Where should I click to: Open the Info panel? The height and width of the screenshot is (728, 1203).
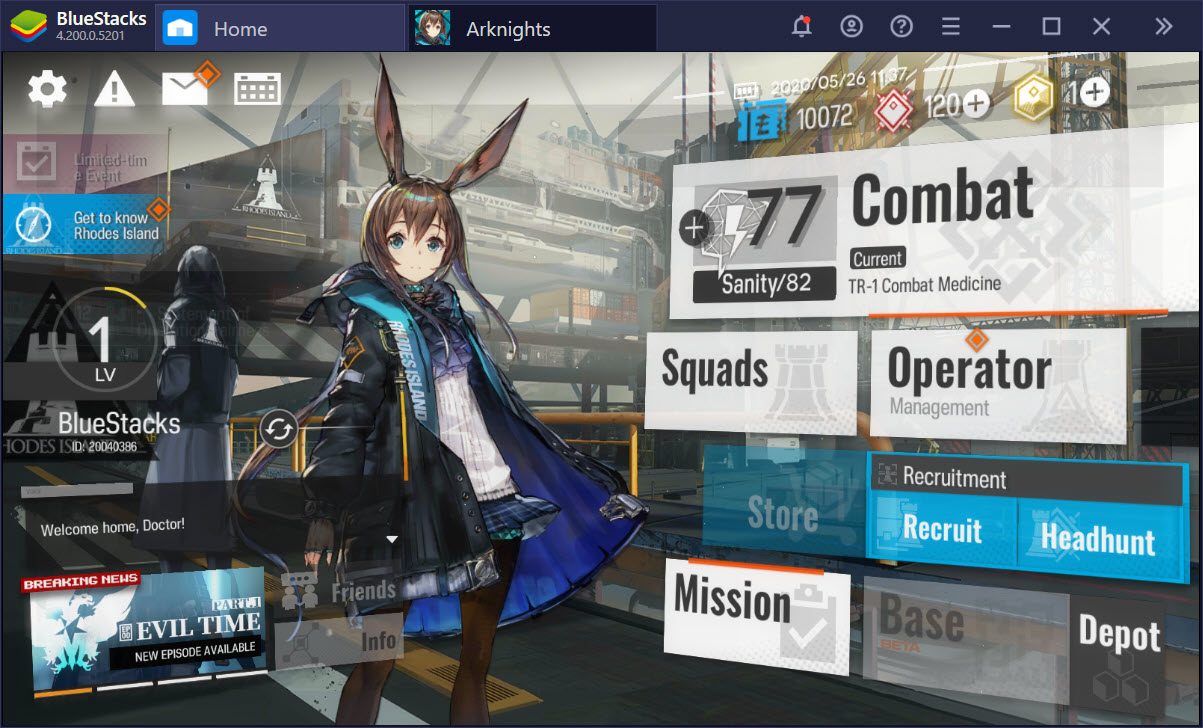(340, 642)
